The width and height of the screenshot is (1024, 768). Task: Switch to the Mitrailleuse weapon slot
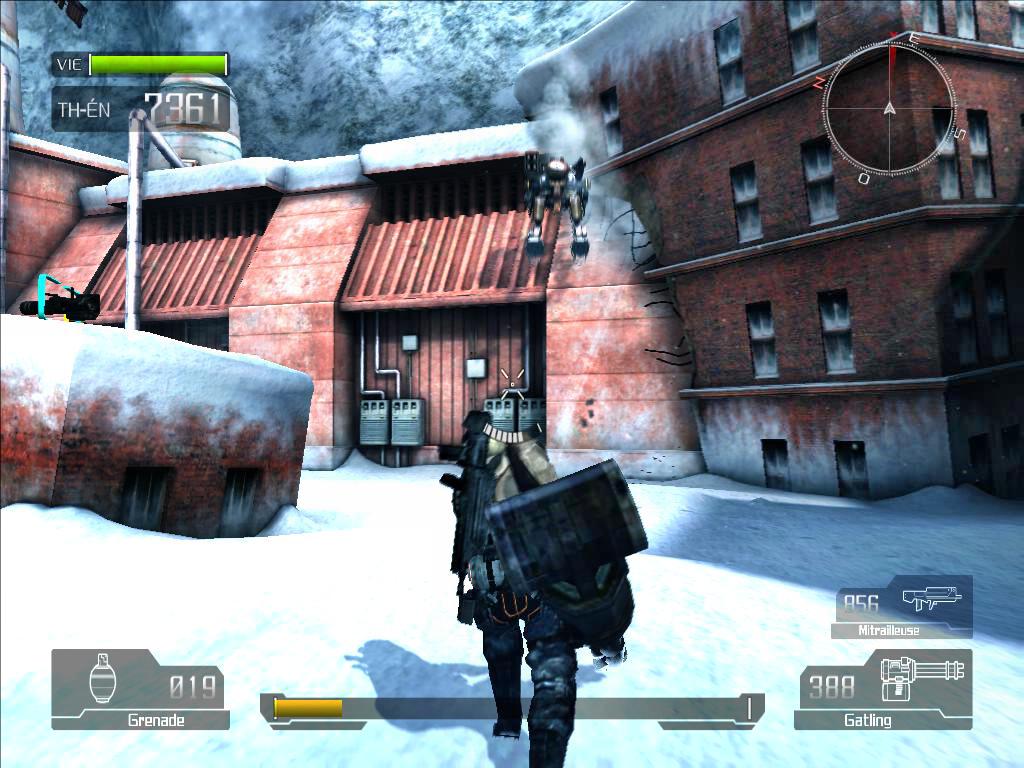click(902, 606)
